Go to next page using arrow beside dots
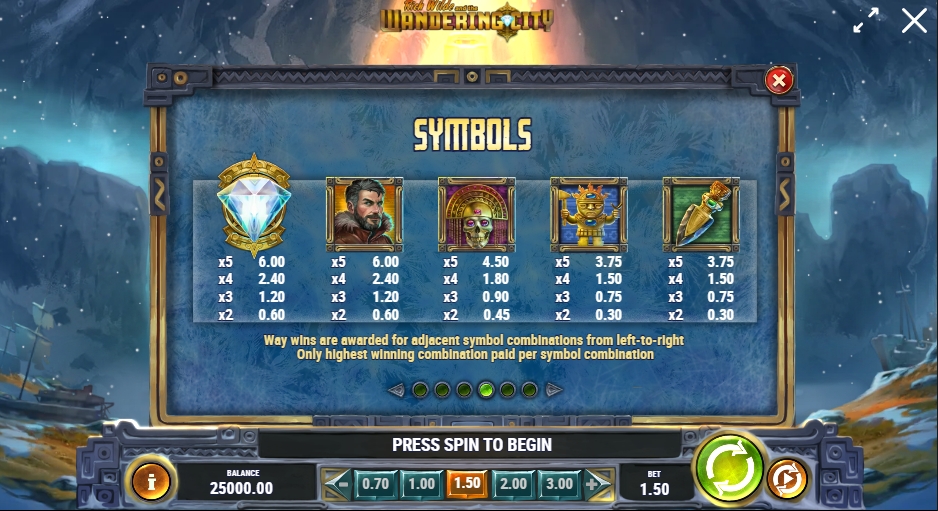Viewport: 938px width, 511px height. click(554, 390)
